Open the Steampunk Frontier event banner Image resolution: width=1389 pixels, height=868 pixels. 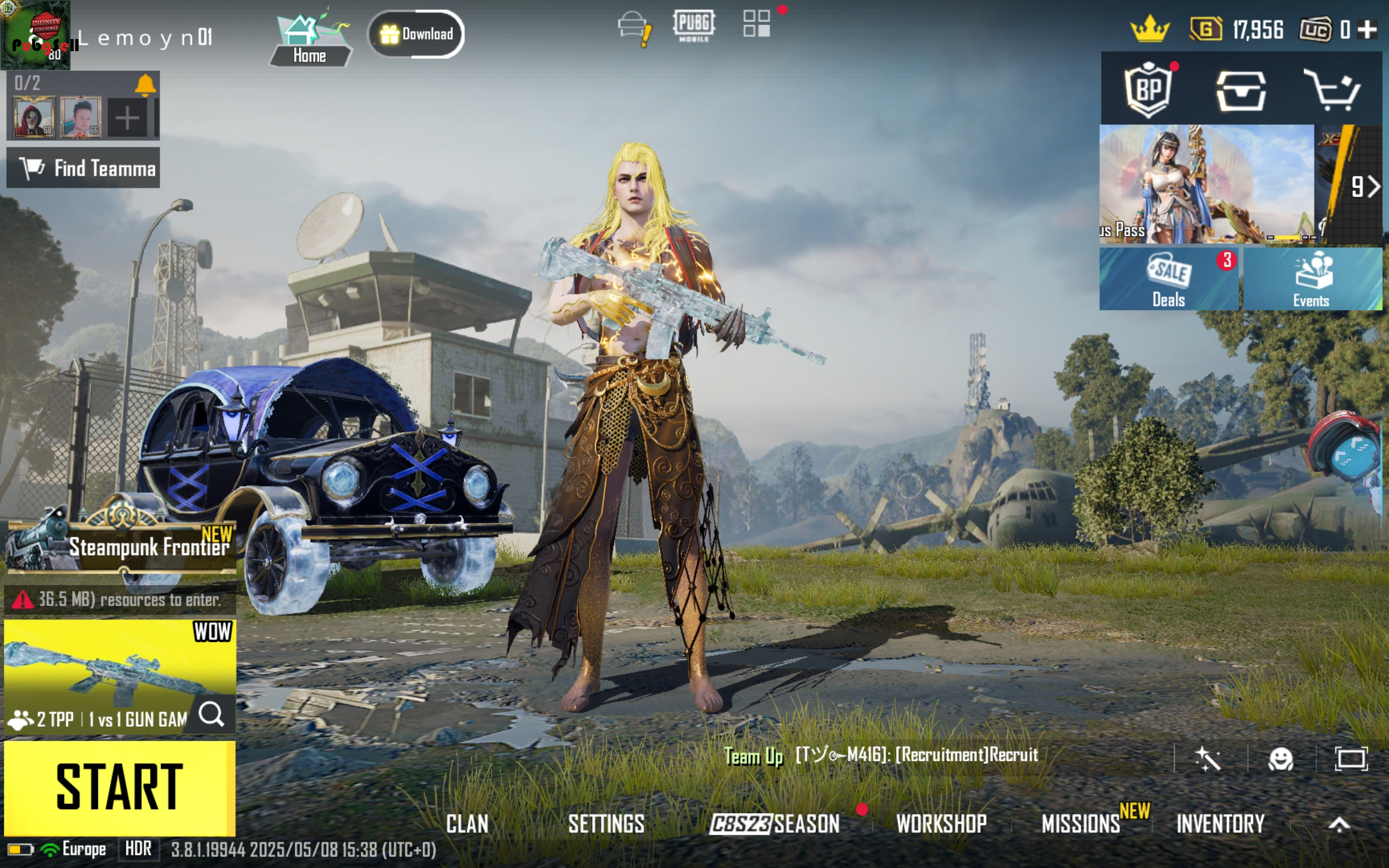121,545
